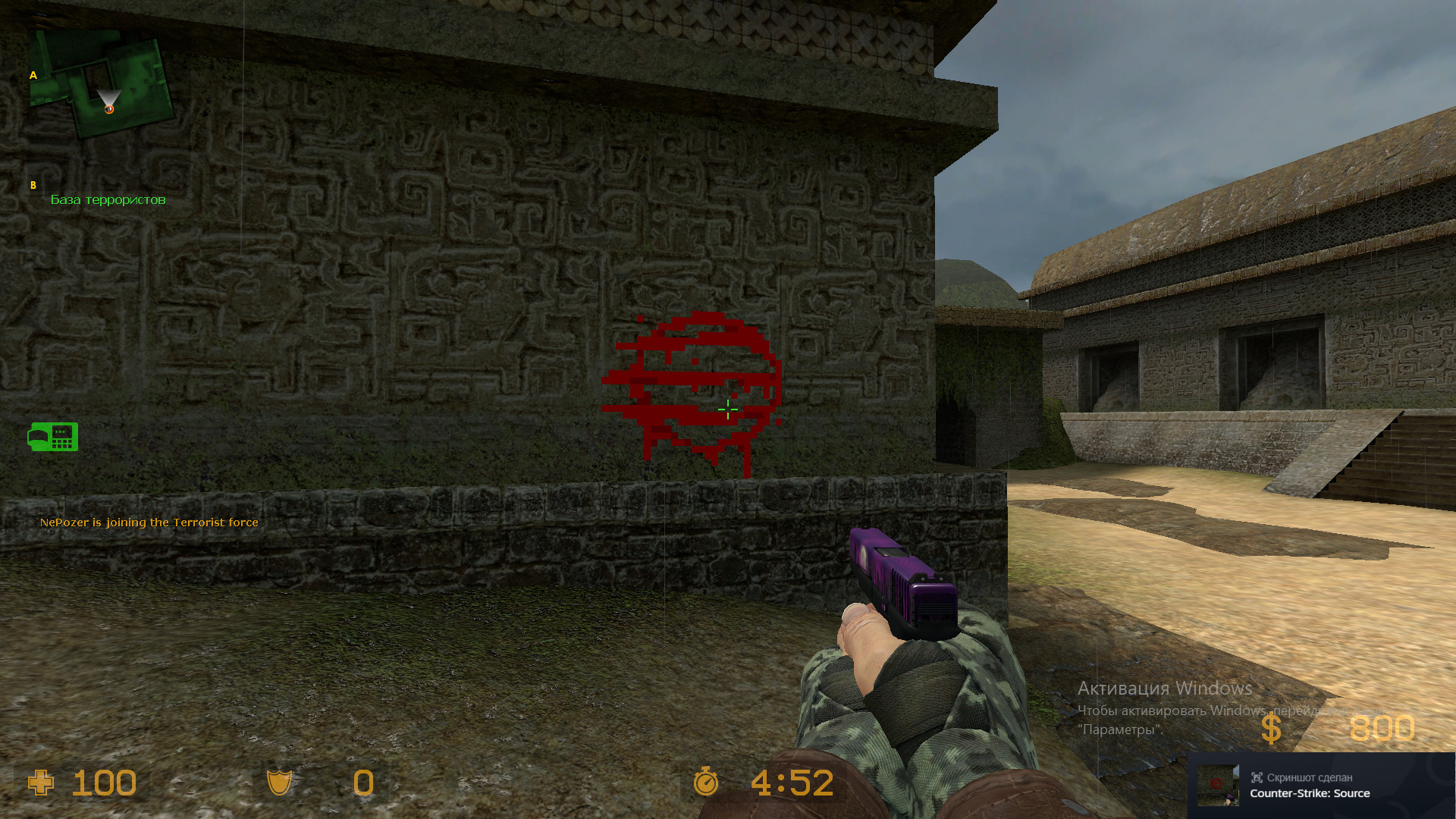Click the screenshot camera icon in the Steam notification
Screen dimensions: 1456x819
pos(1256,777)
